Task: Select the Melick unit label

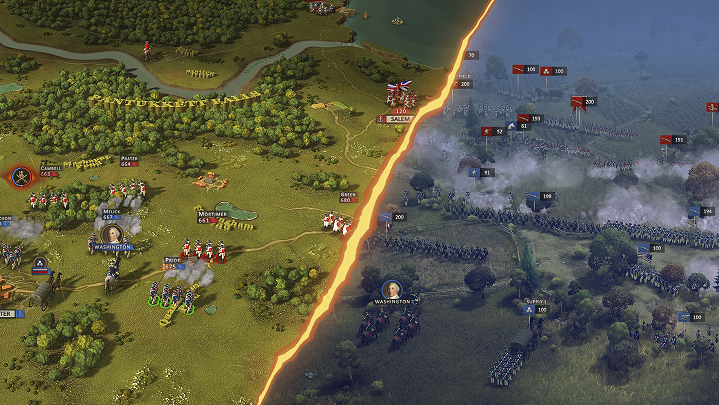Action: click(110, 213)
